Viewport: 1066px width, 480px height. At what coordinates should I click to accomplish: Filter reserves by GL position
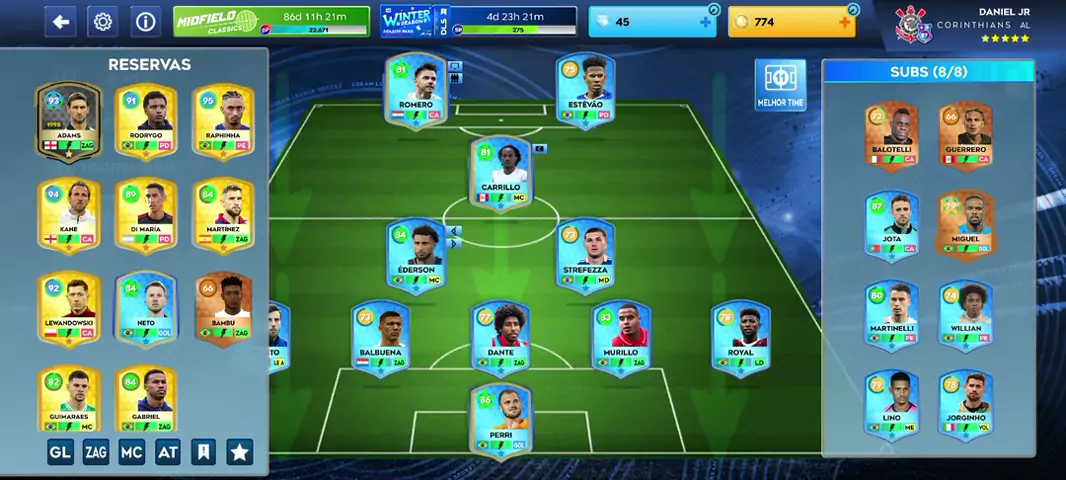[x=60, y=452]
